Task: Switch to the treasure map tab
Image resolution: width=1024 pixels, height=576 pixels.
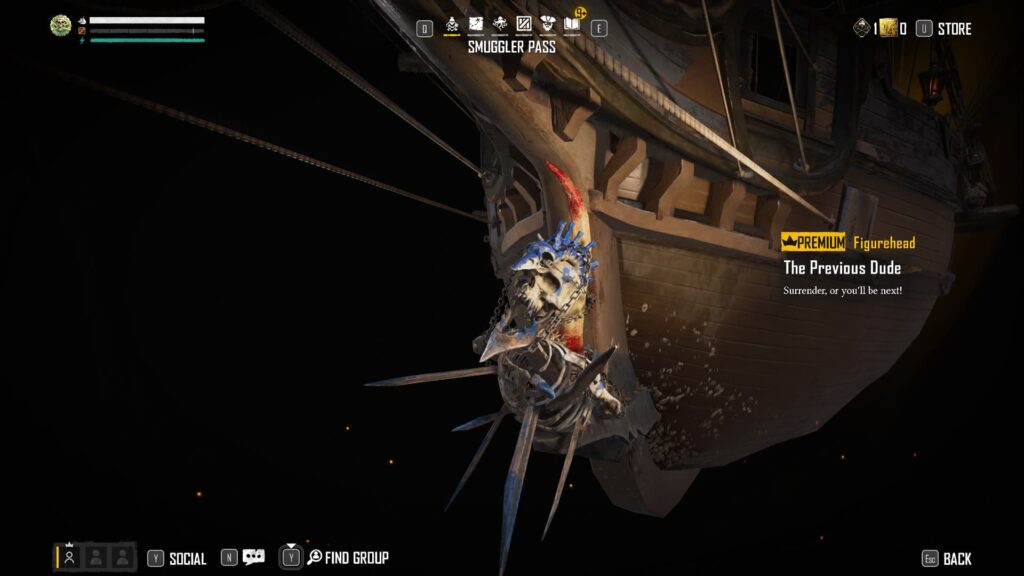Action: tap(476, 25)
